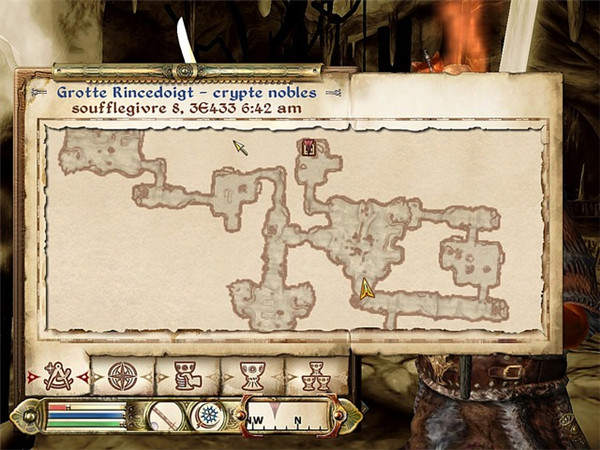Switch to the world map compass rose tab
This screenshot has height=450, width=600.
coord(122,376)
